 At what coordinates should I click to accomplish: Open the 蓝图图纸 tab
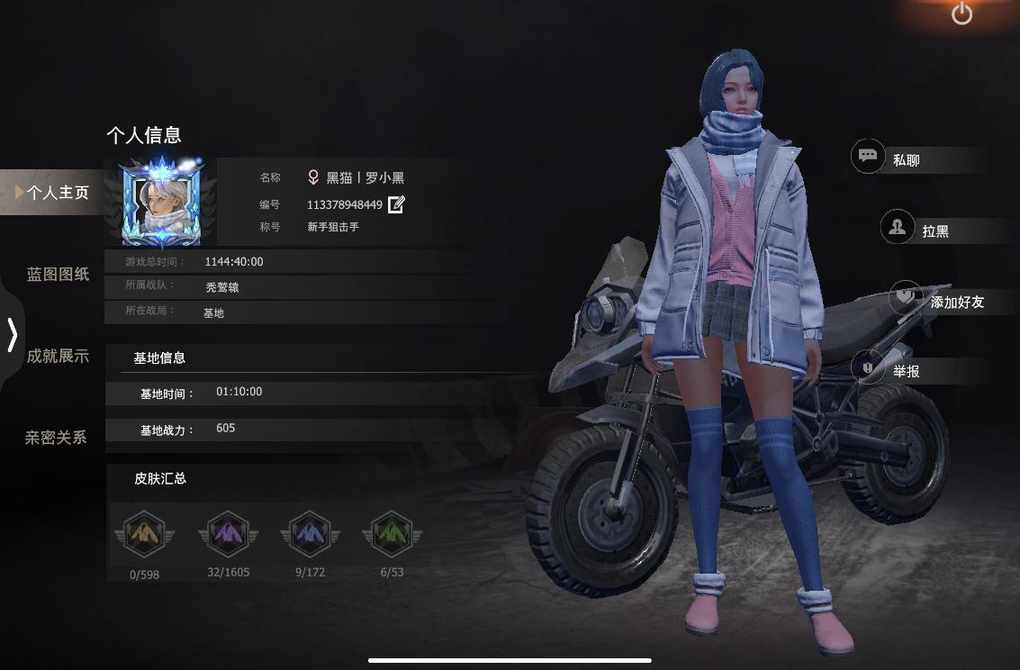pos(57,274)
